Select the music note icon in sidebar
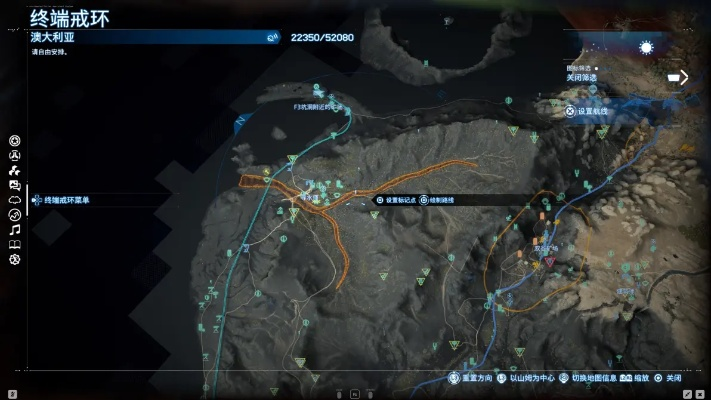This screenshot has height=400, width=711. point(15,230)
